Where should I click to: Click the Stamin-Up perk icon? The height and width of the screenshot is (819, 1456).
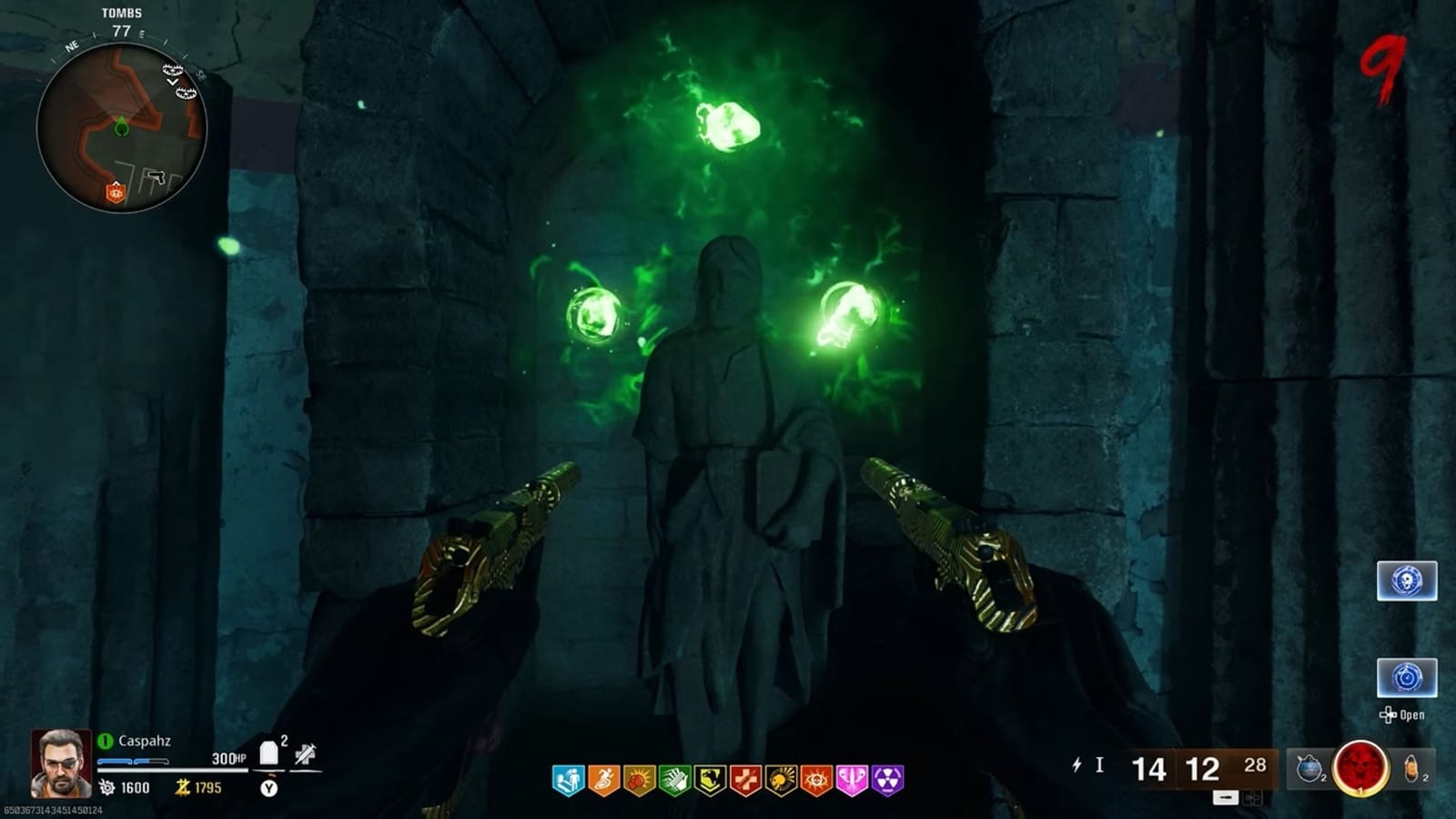click(x=602, y=778)
